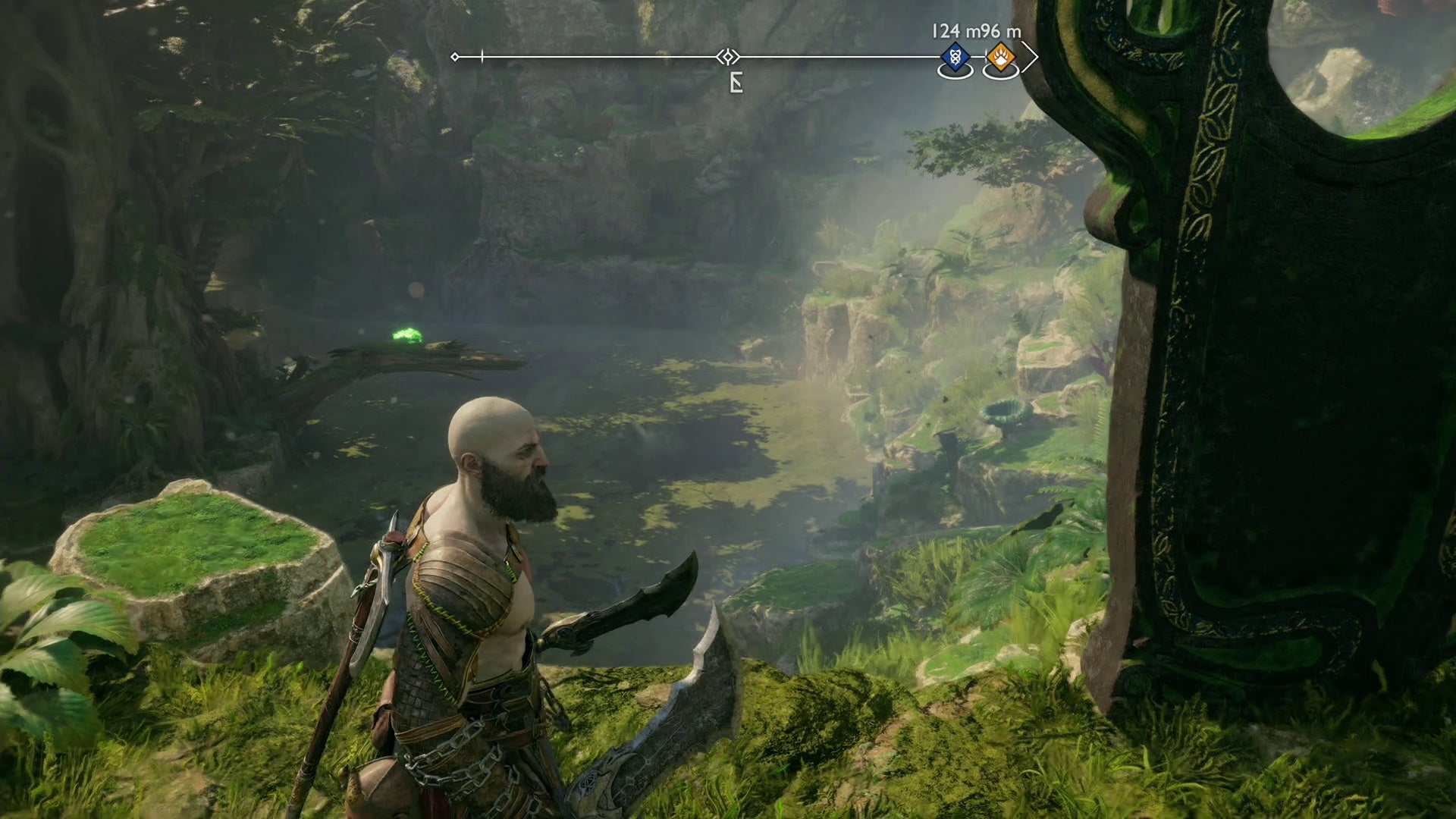Select the blue knot quest marker on compass
The height and width of the screenshot is (819, 1456).
pyautogui.click(x=955, y=57)
